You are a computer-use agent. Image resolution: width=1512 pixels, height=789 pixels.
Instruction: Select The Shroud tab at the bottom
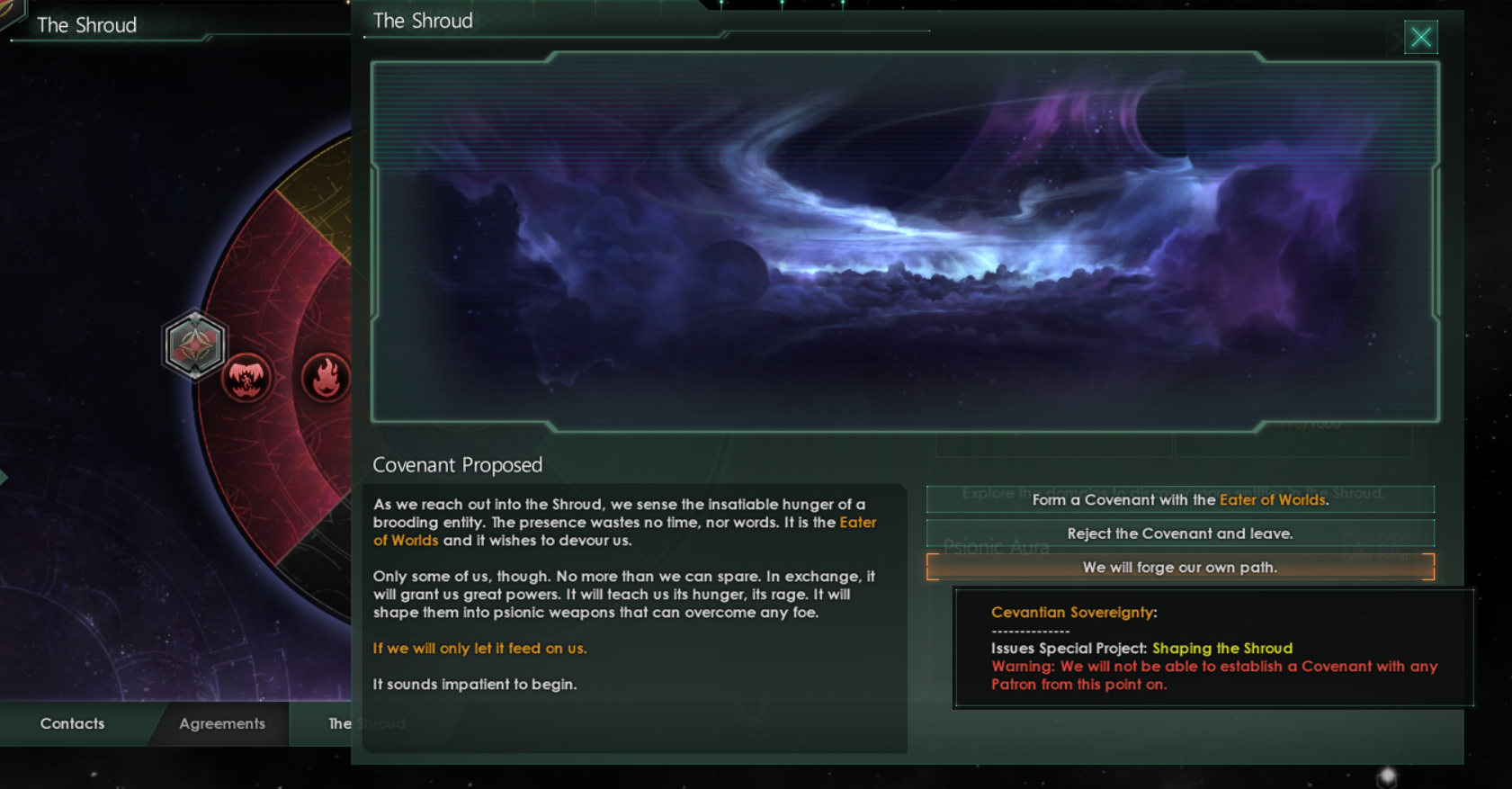(x=365, y=723)
